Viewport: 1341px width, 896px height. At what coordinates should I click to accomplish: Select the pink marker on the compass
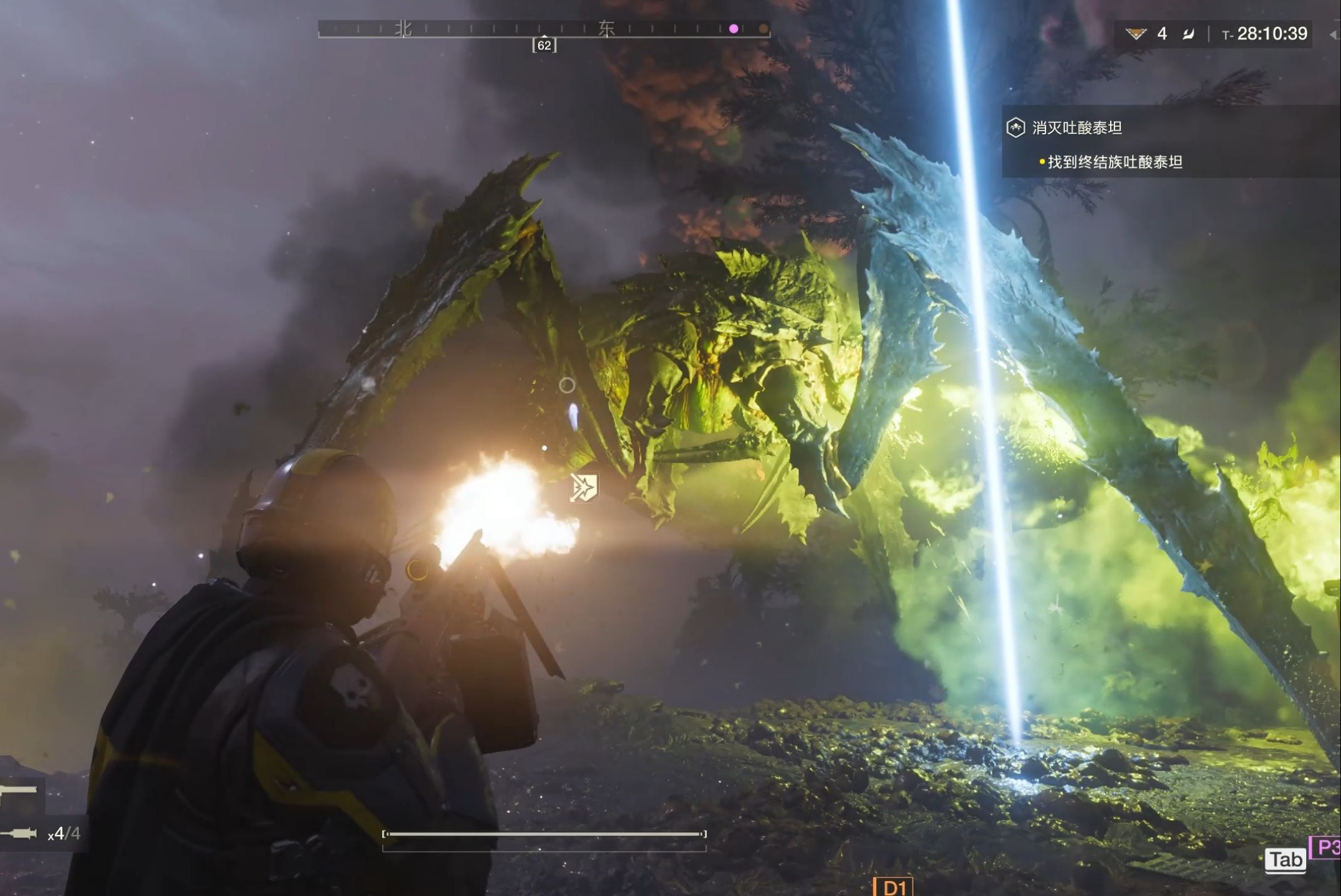tap(734, 29)
